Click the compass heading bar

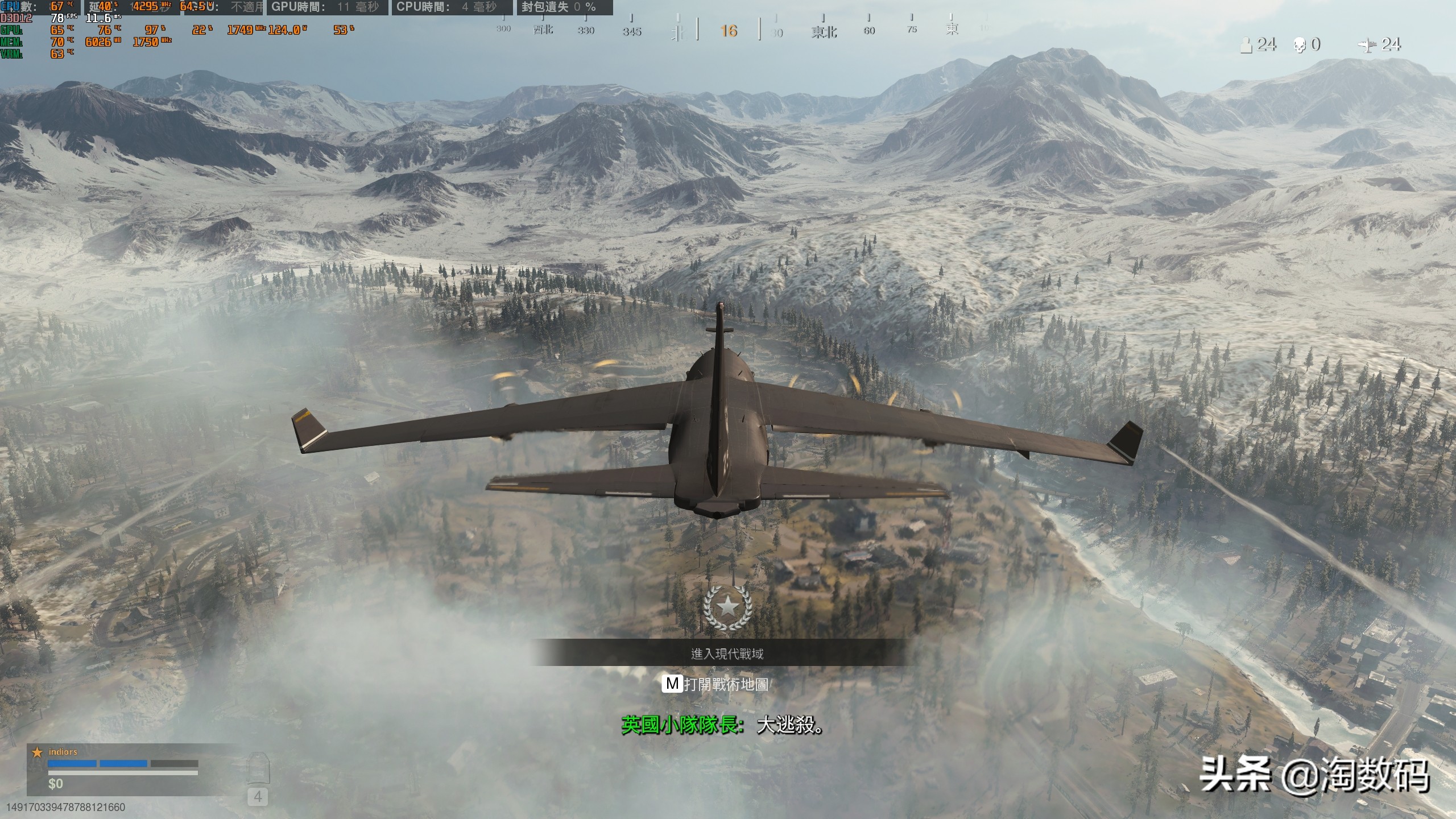[x=728, y=30]
